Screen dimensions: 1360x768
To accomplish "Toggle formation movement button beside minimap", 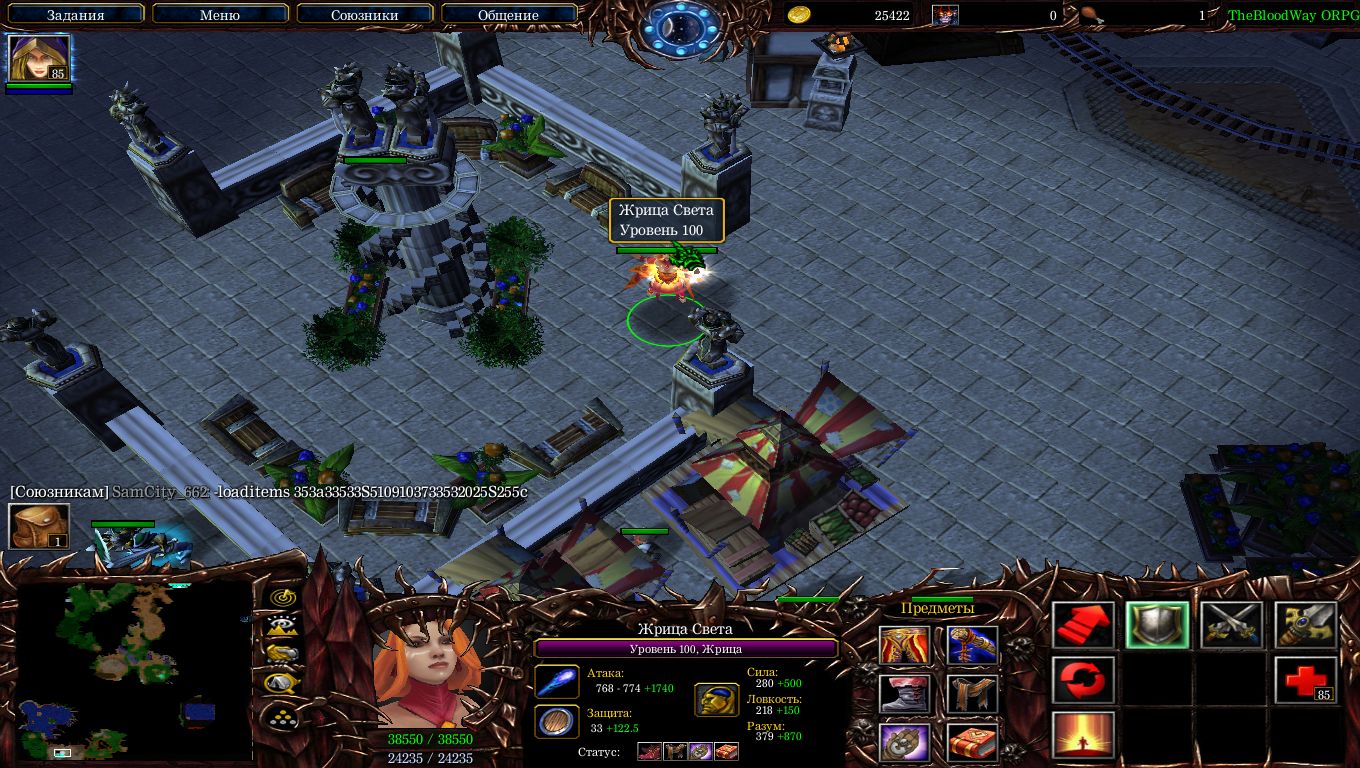I will tap(283, 716).
